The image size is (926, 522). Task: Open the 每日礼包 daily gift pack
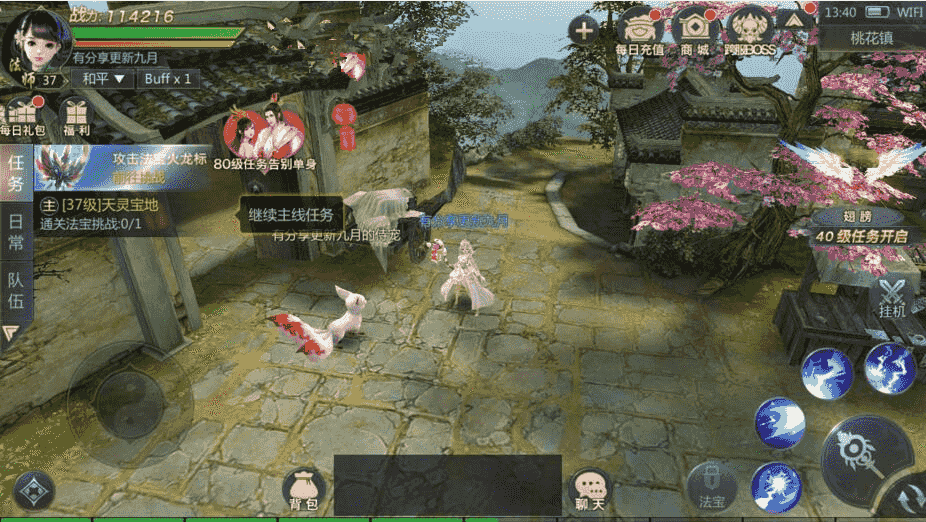point(22,116)
